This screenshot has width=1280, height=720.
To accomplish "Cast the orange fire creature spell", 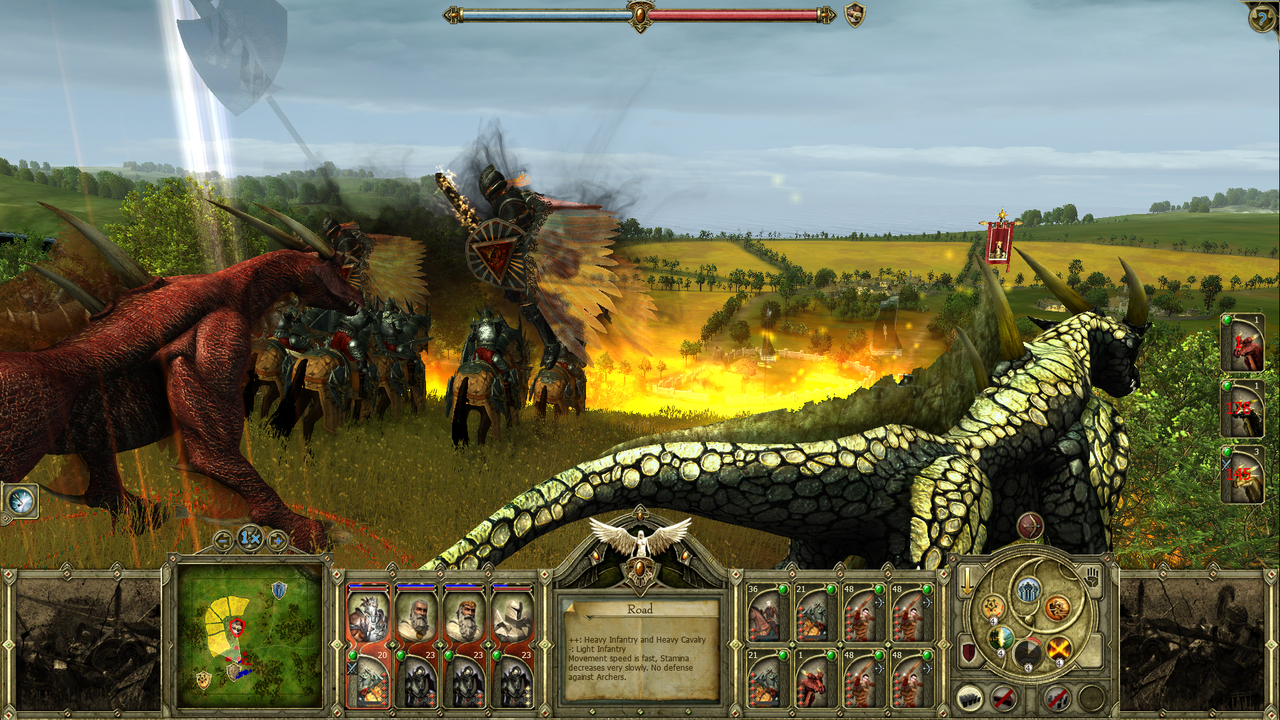I will 1057,608.
